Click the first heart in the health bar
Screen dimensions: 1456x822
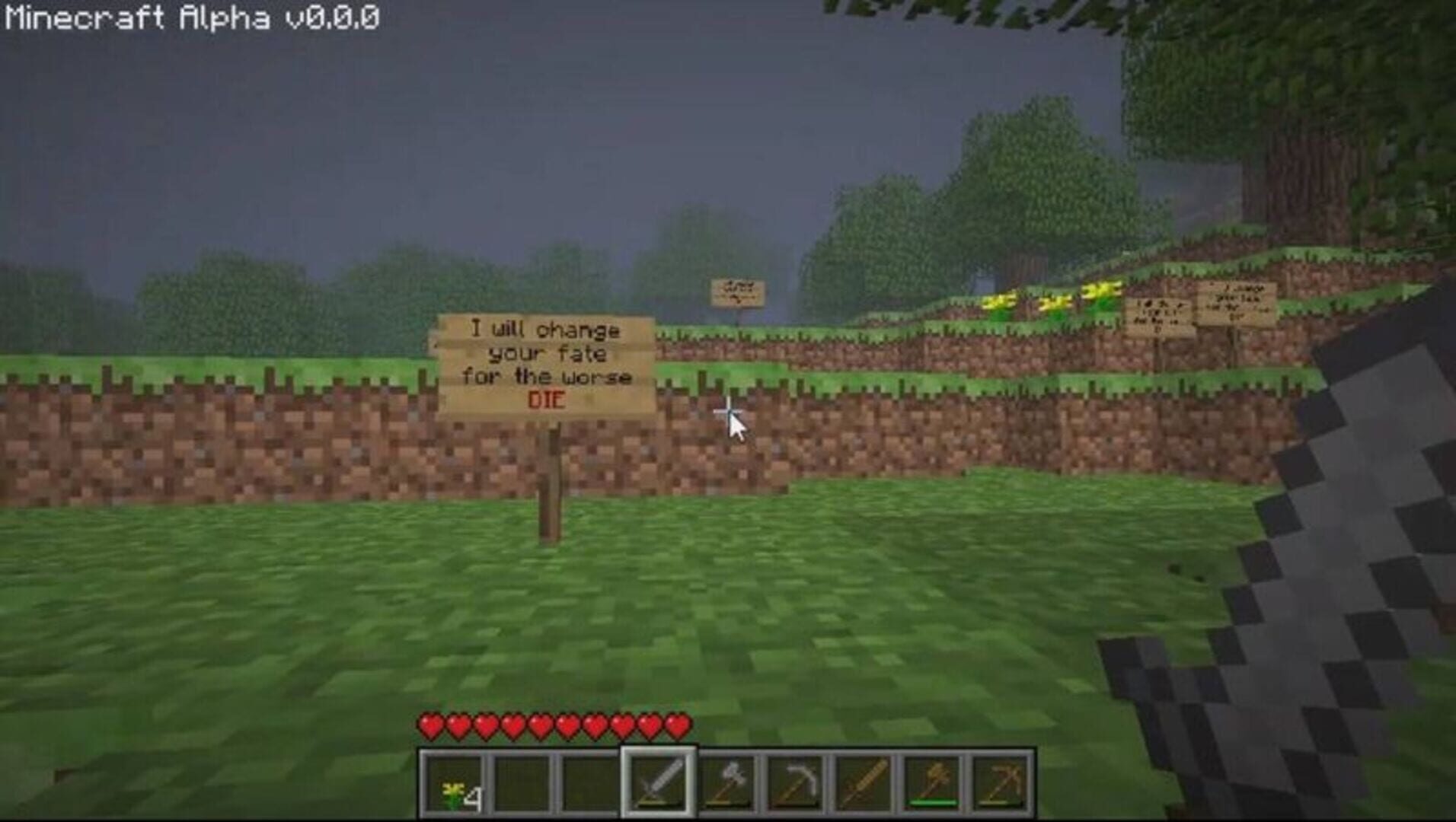pyautogui.click(x=432, y=727)
